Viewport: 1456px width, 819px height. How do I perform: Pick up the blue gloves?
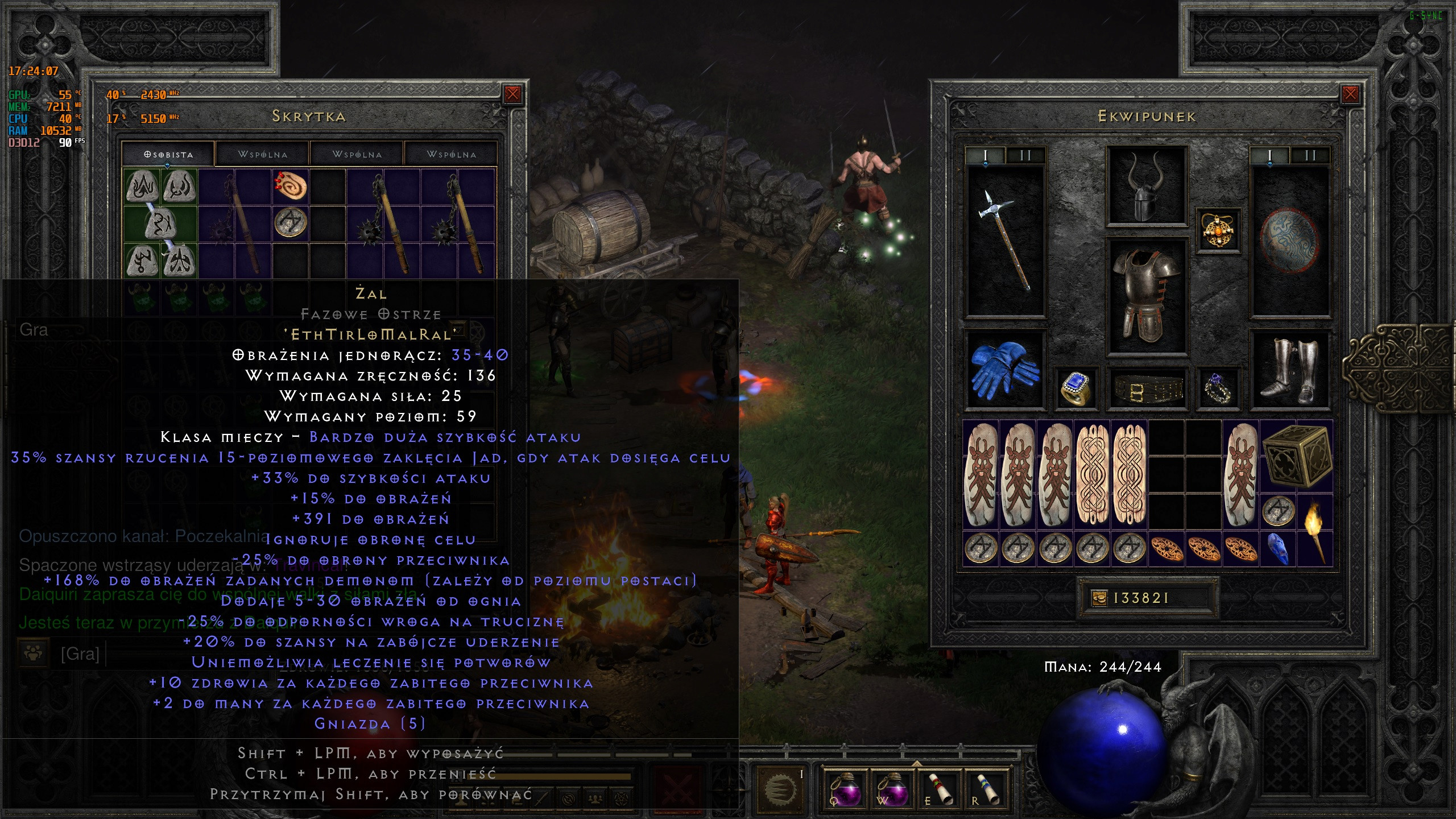[x=1005, y=370]
